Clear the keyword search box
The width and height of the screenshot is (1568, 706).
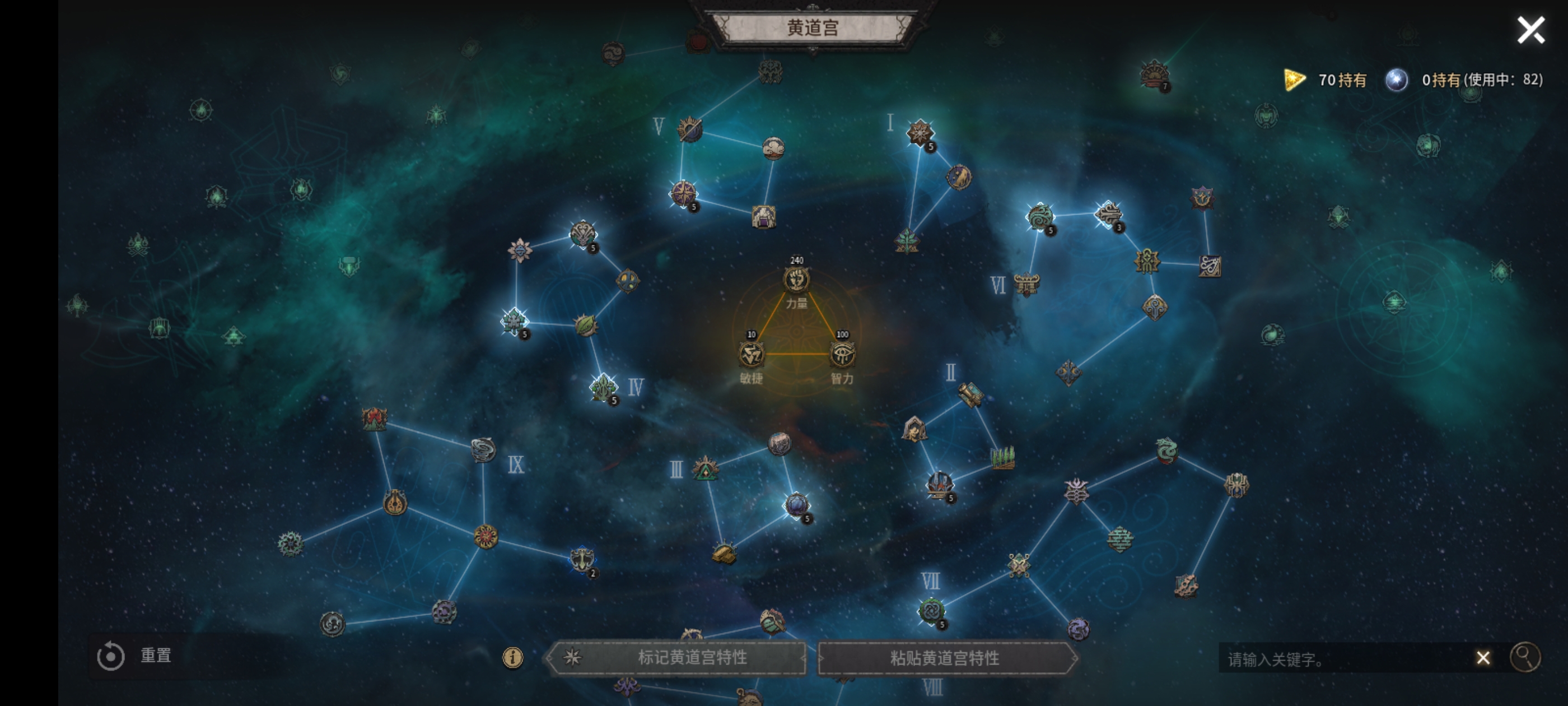(x=1483, y=658)
